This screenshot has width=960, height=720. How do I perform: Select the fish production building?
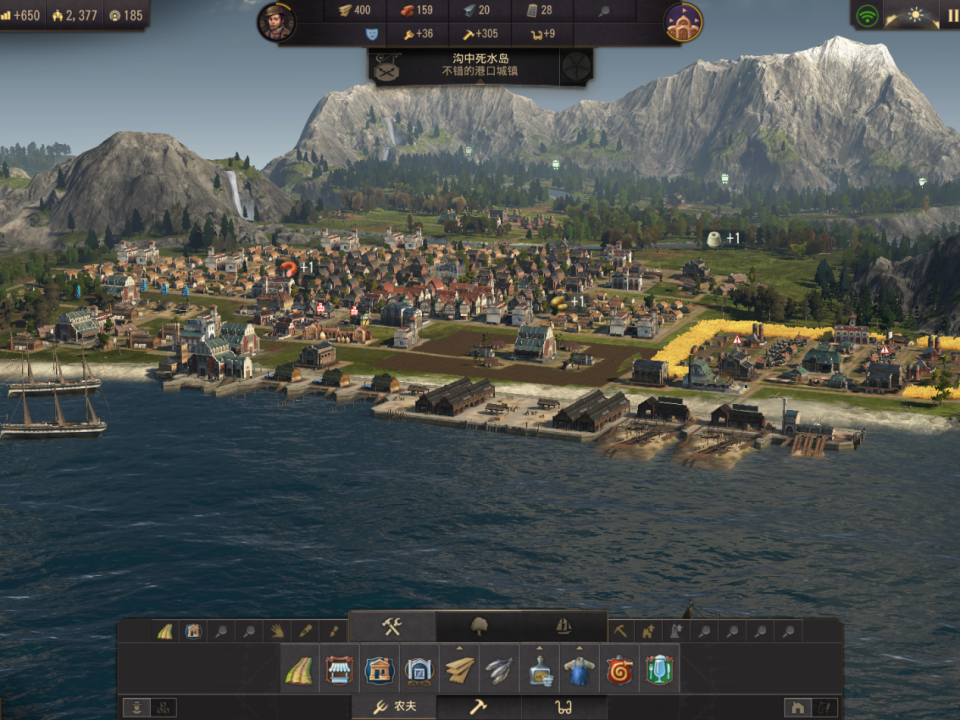pyautogui.click(x=499, y=669)
